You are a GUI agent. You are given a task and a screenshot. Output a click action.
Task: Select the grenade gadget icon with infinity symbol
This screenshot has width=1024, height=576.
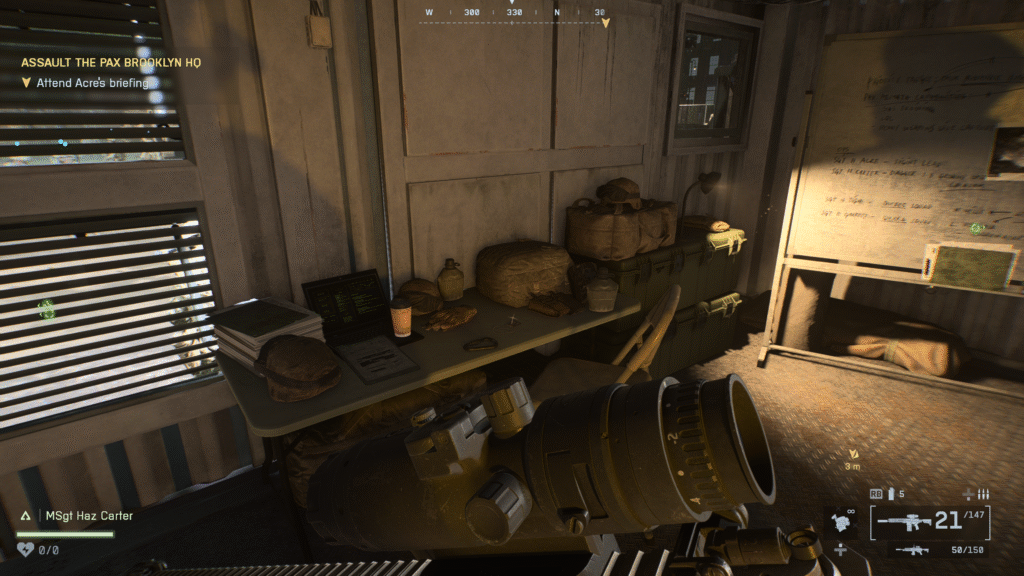pos(840,521)
